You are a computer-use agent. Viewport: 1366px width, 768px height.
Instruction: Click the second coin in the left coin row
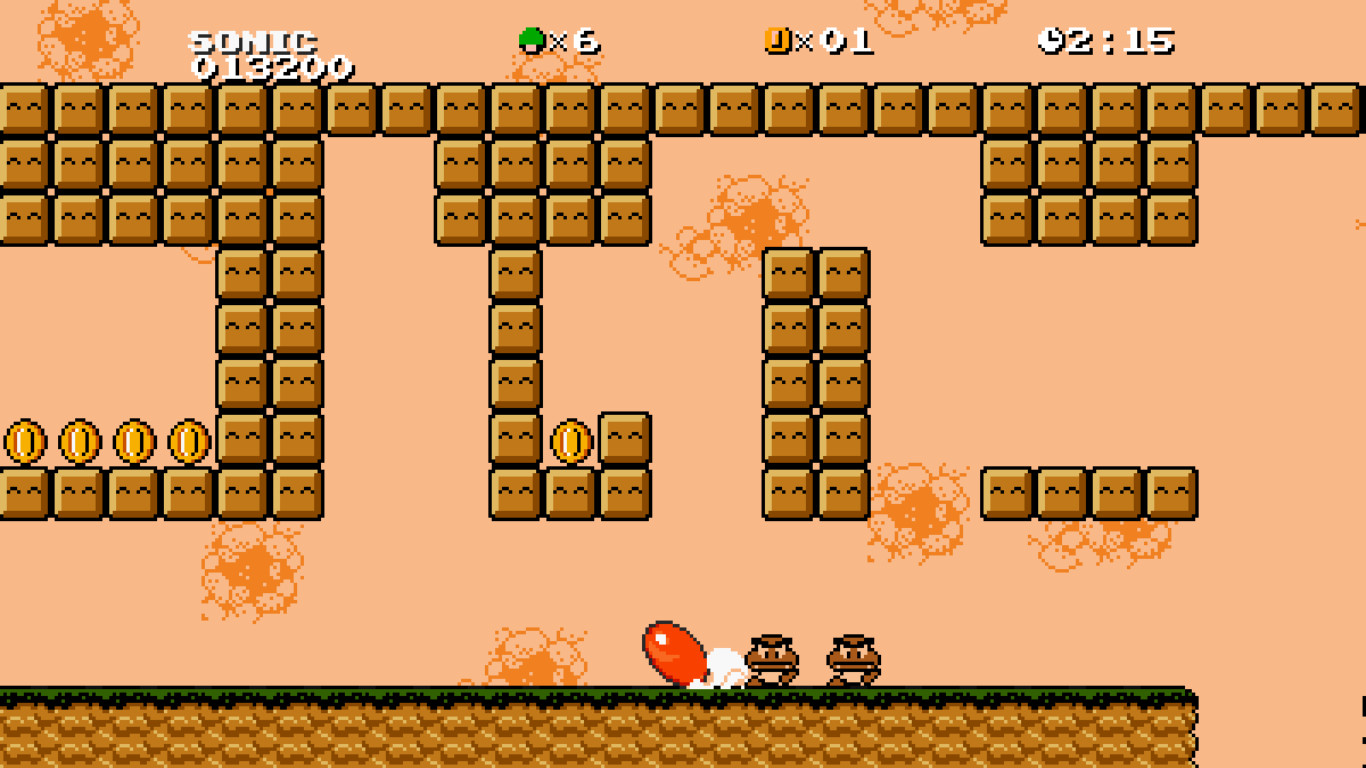click(x=82, y=440)
